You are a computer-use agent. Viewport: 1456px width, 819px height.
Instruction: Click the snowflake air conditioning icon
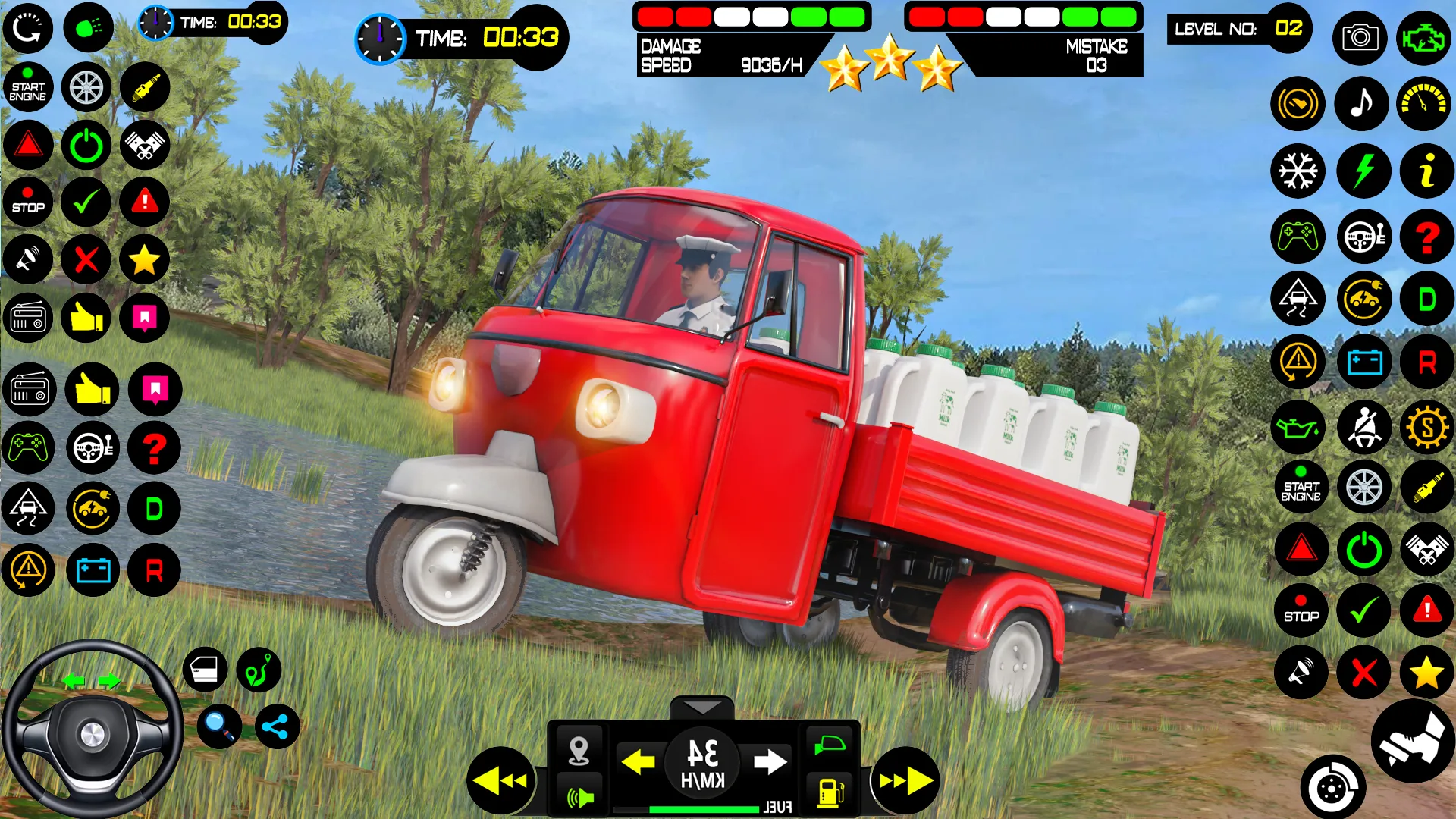1298,171
